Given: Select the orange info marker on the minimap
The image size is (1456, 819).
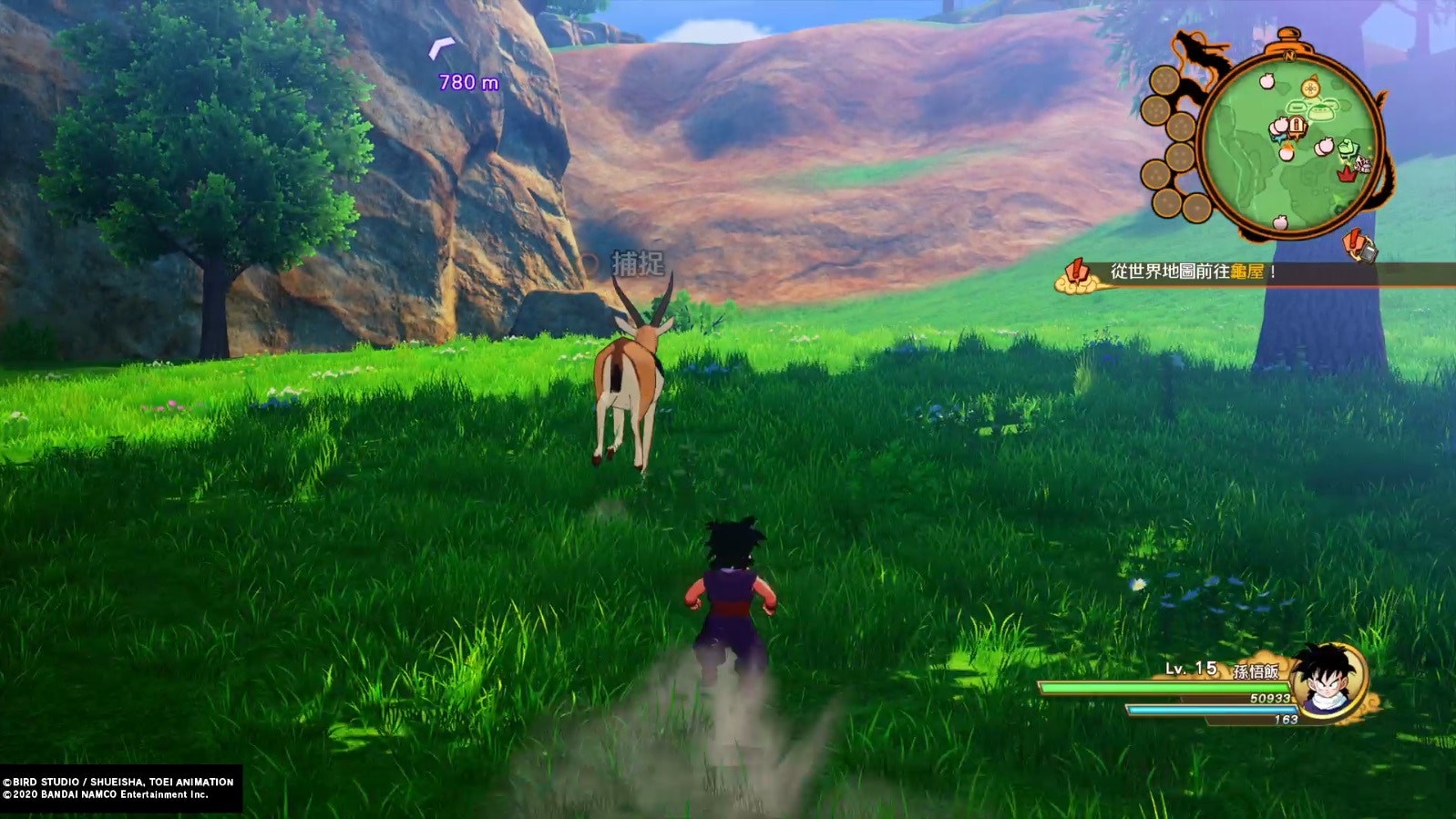Looking at the screenshot, I should pyautogui.click(x=1297, y=125).
